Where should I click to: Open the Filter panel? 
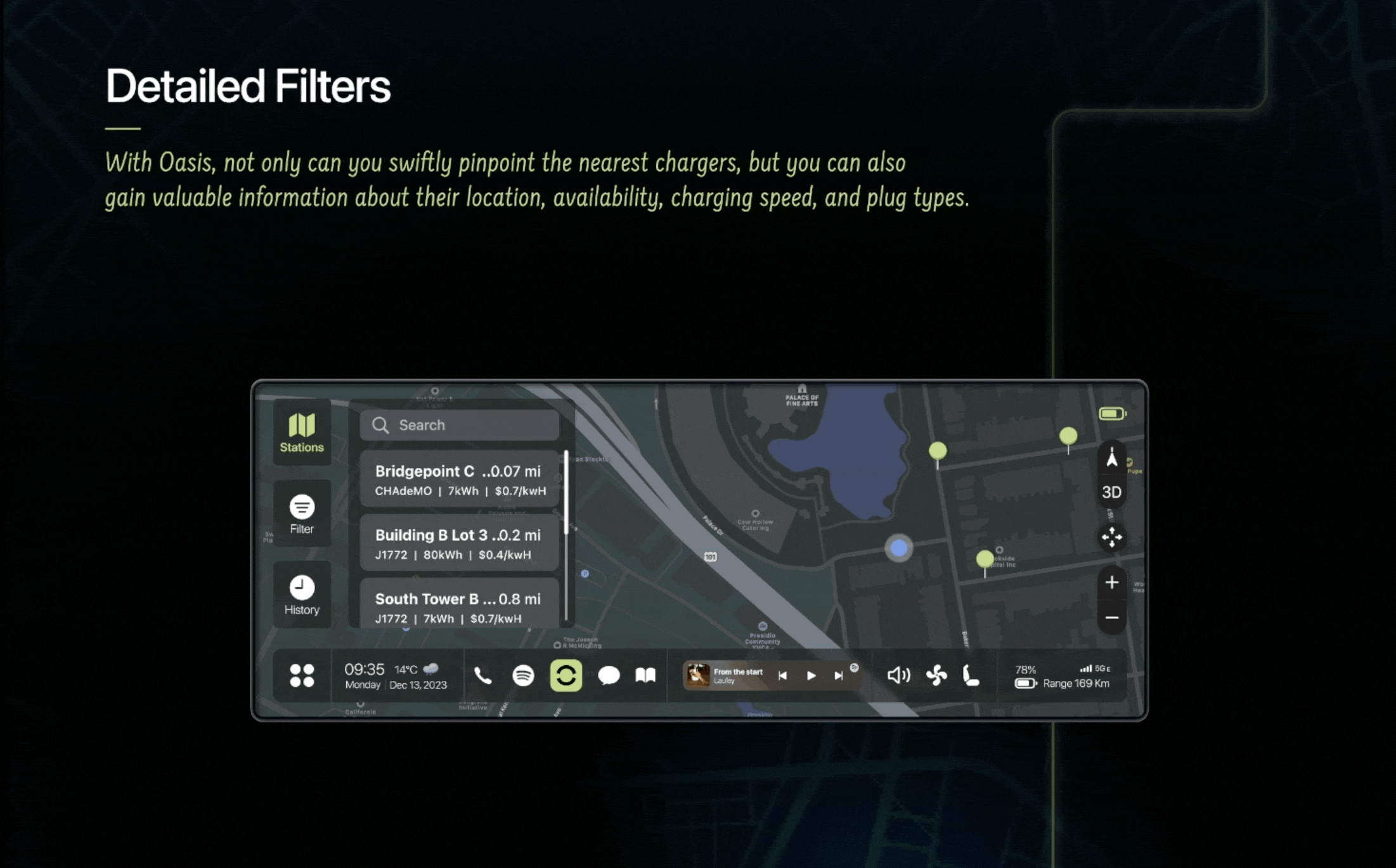(x=302, y=514)
